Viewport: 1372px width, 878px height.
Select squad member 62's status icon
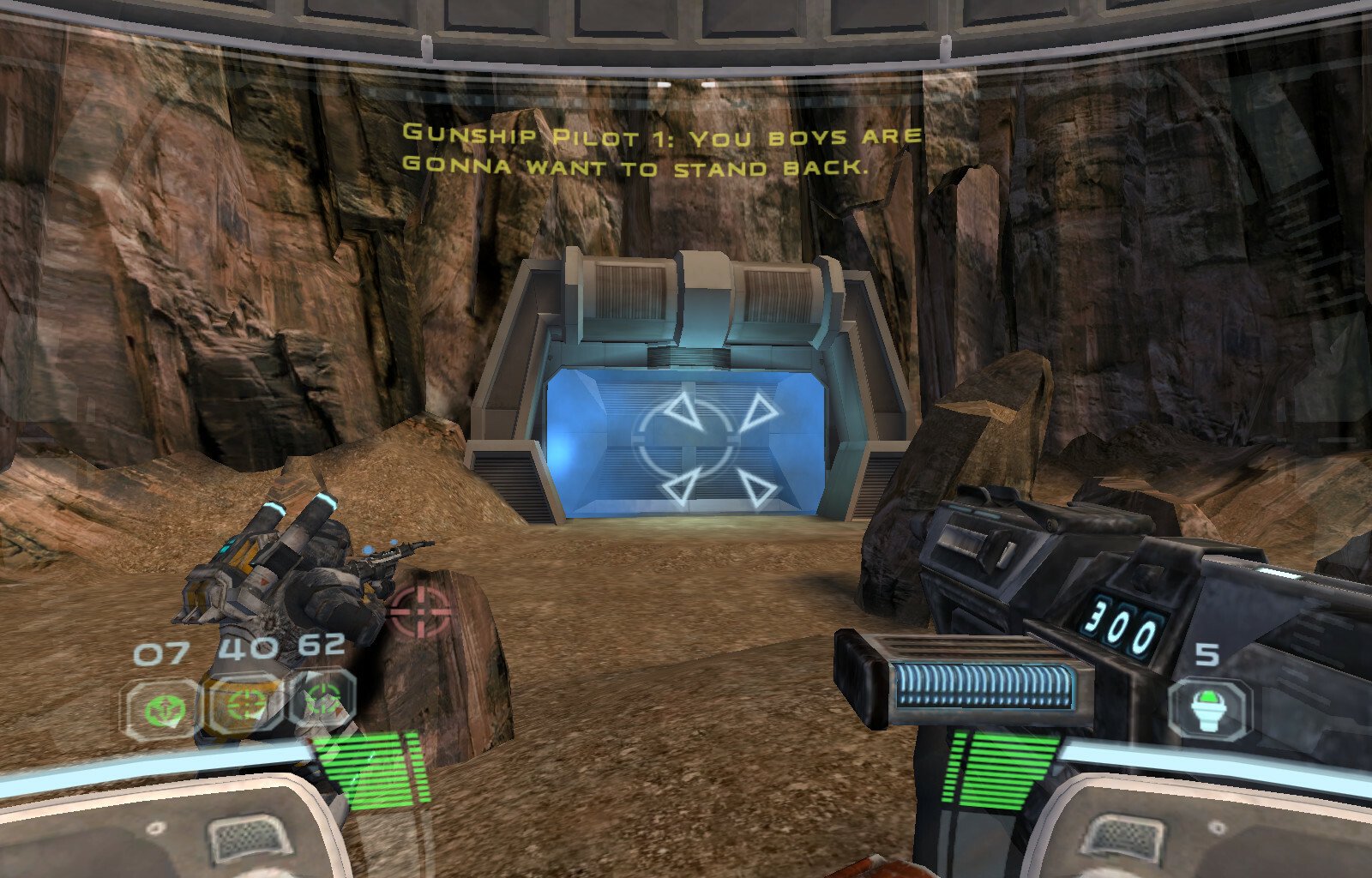[323, 699]
